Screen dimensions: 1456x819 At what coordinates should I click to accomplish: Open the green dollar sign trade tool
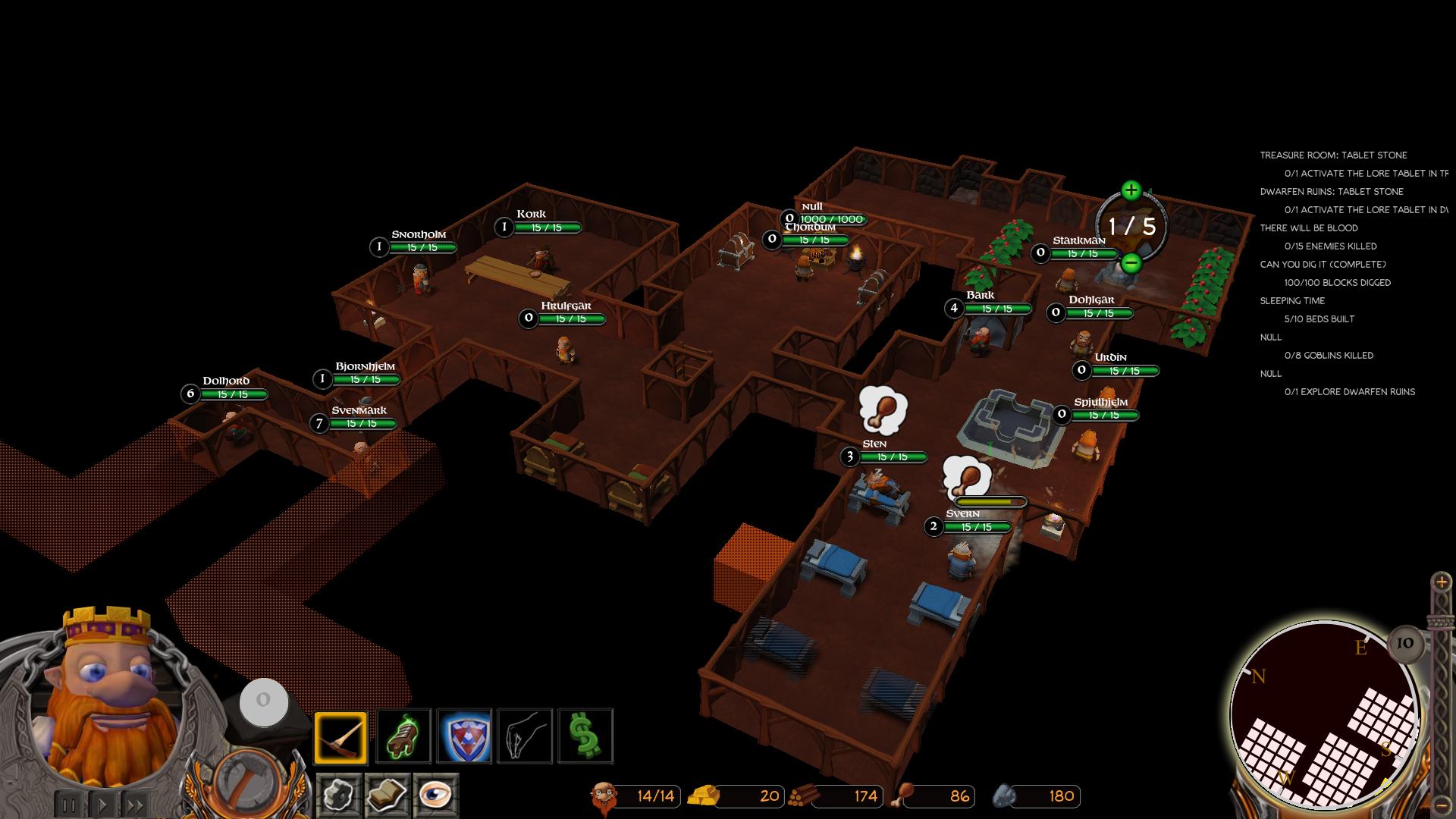click(585, 737)
